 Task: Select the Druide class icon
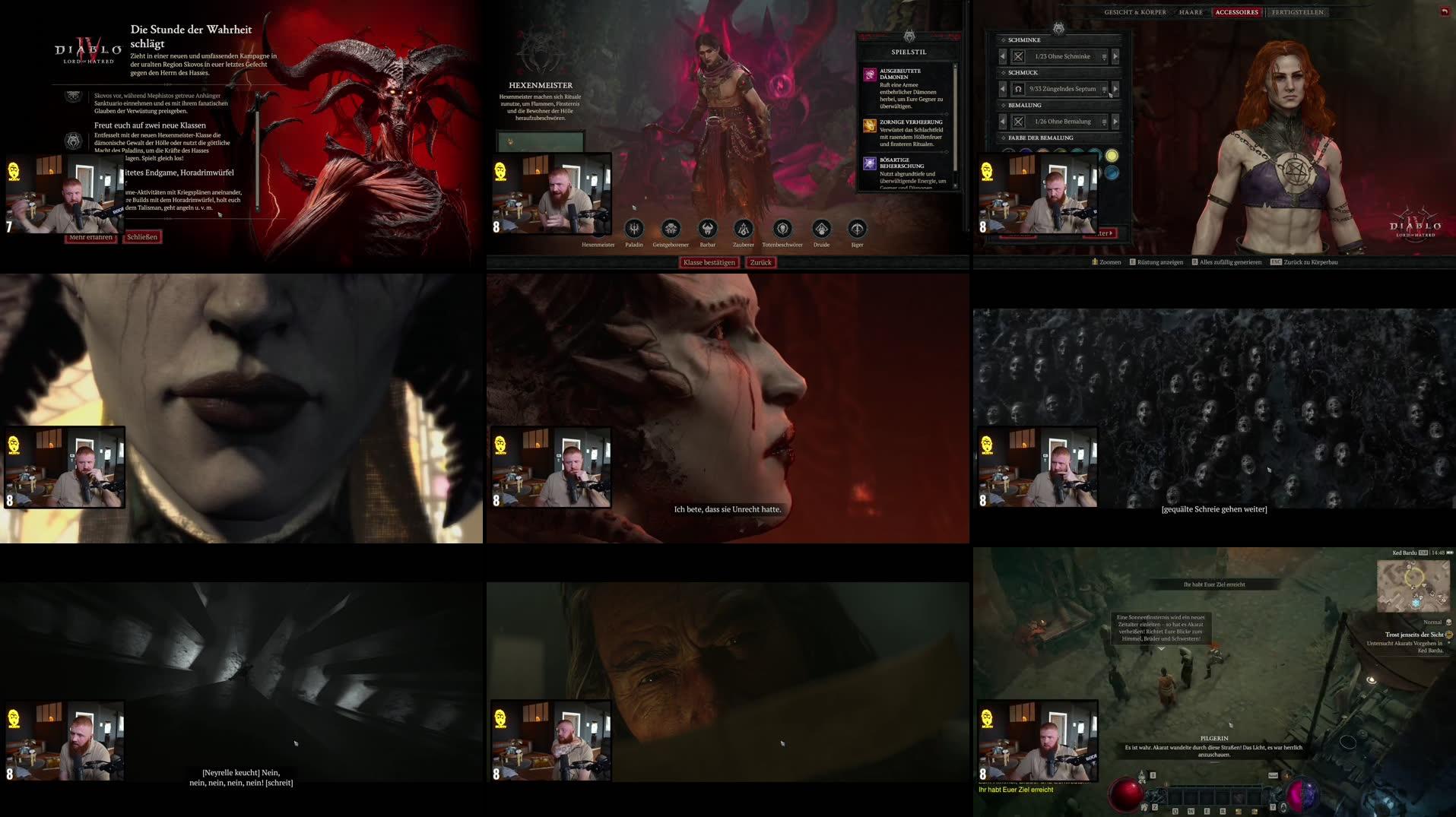[821, 228]
